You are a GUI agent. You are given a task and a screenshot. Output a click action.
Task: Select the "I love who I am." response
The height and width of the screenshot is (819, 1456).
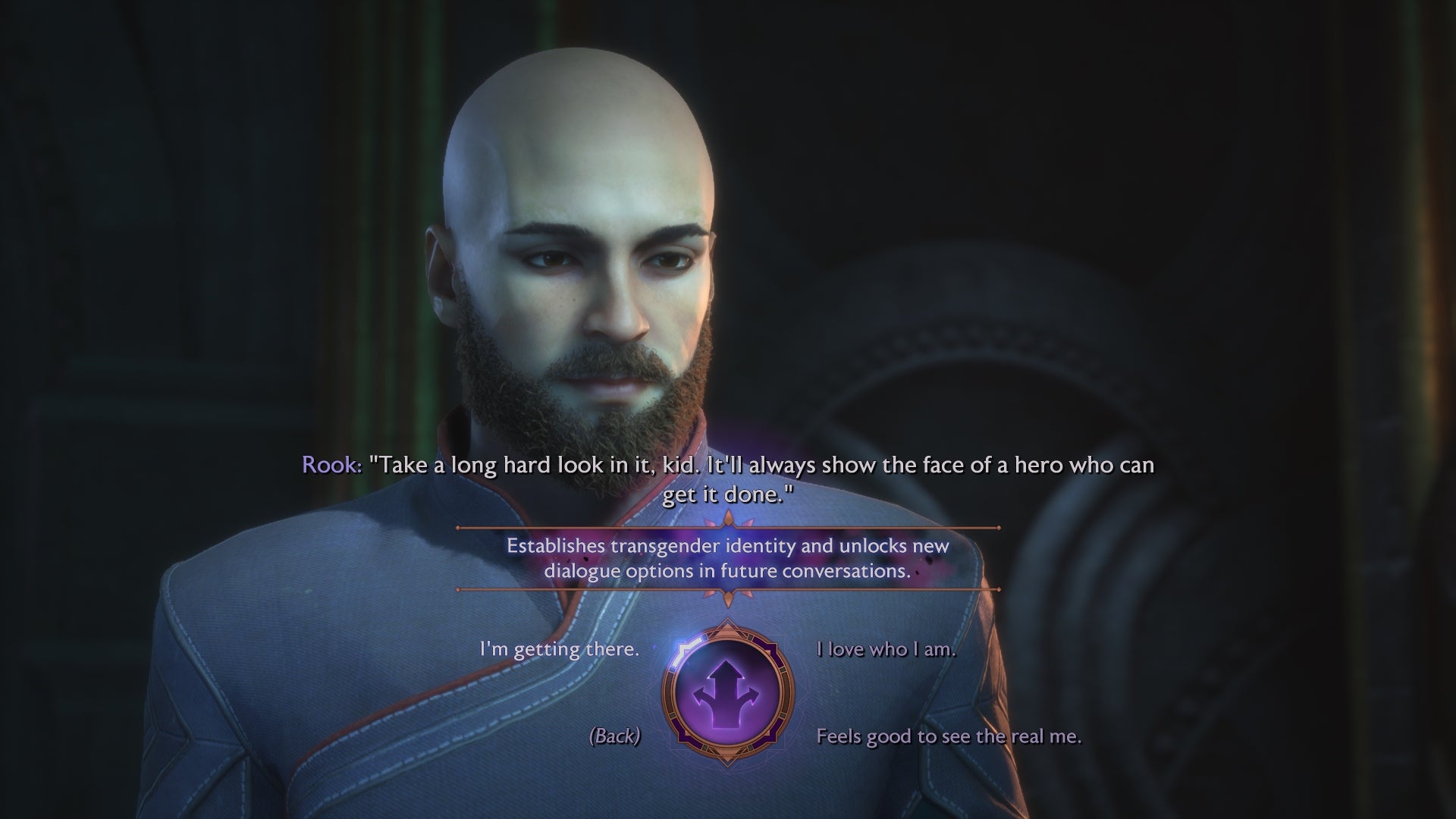(886, 649)
